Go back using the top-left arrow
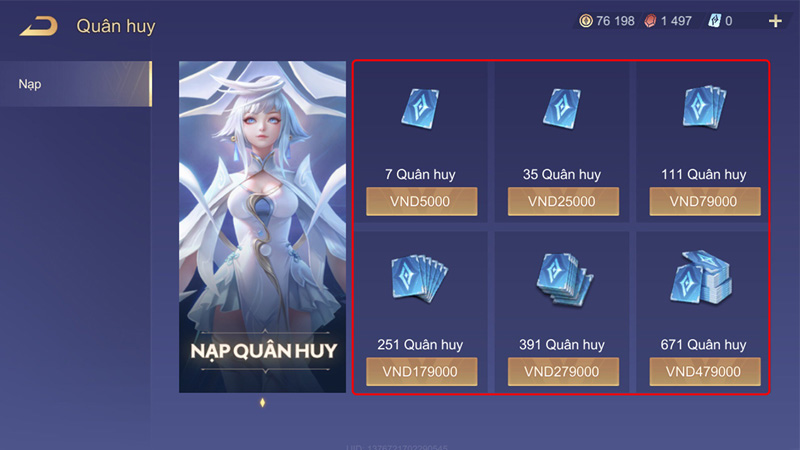The height and width of the screenshot is (450, 800). coord(38,26)
